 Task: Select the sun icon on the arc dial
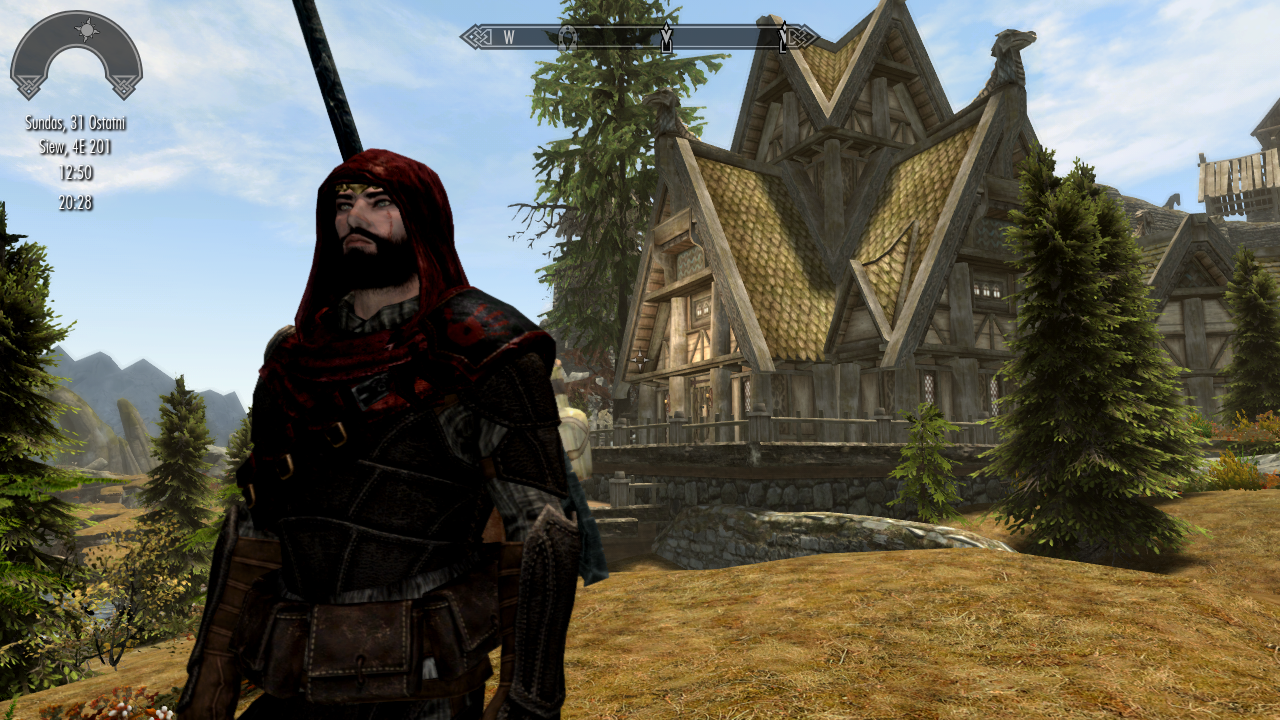tap(88, 29)
